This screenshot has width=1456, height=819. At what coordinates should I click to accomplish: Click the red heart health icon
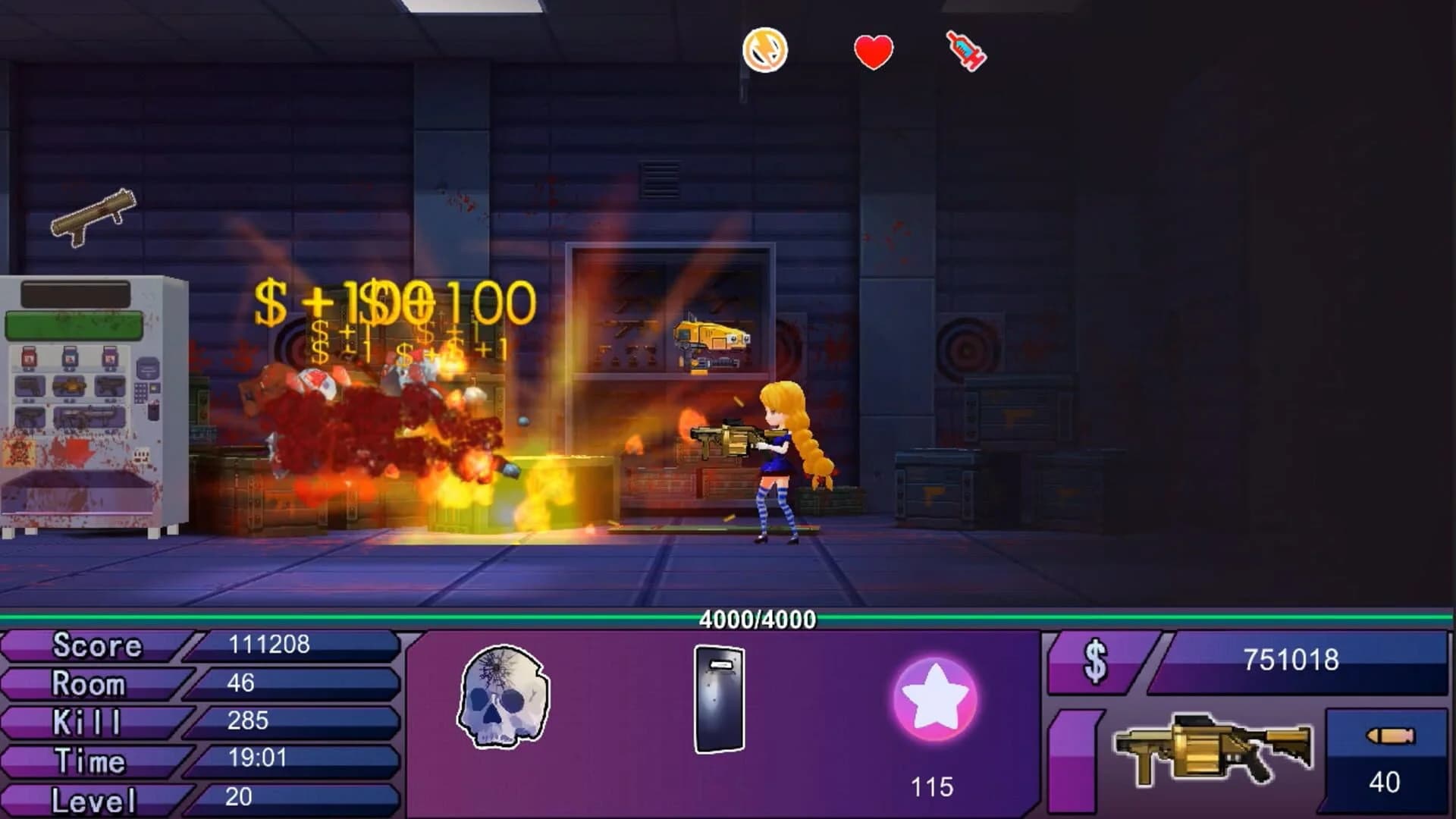pyautogui.click(x=872, y=52)
